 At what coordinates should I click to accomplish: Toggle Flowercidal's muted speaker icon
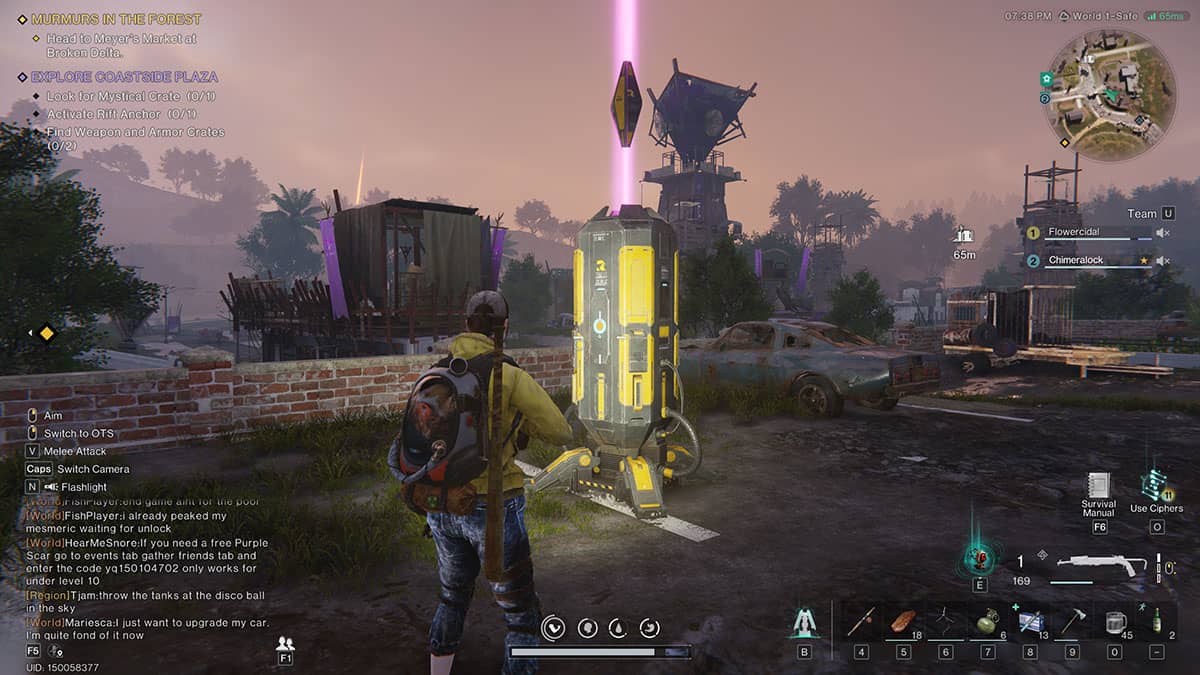click(1162, 233)
